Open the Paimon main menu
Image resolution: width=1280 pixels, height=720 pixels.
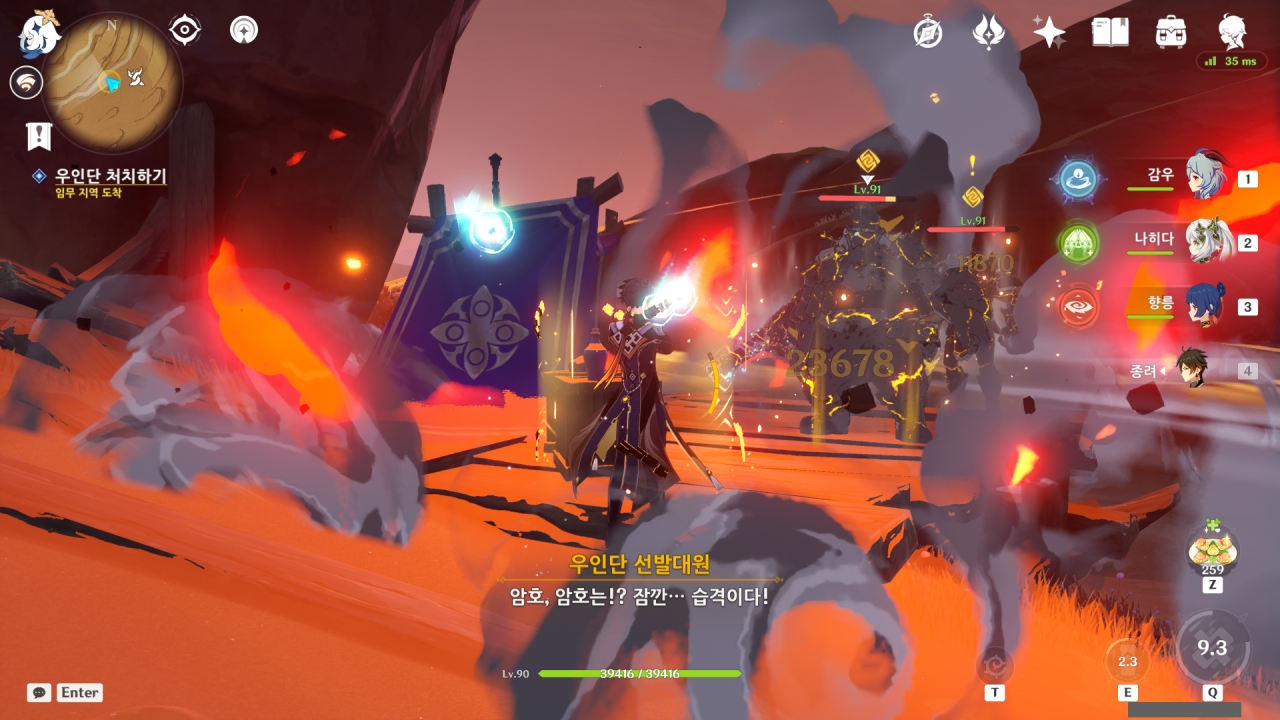[39, 32]
